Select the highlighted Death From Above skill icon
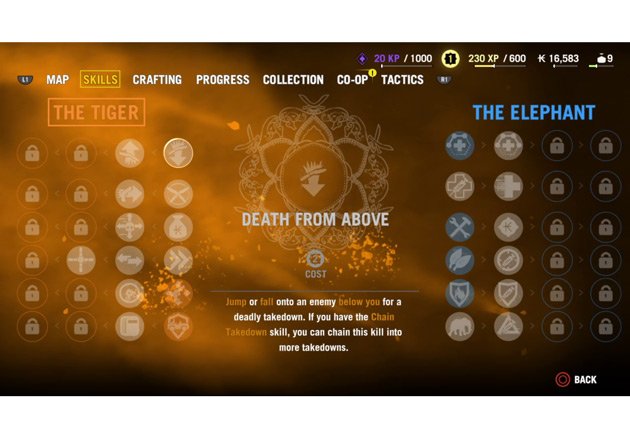The image size is (630, 438). click(x=178, y=153)
